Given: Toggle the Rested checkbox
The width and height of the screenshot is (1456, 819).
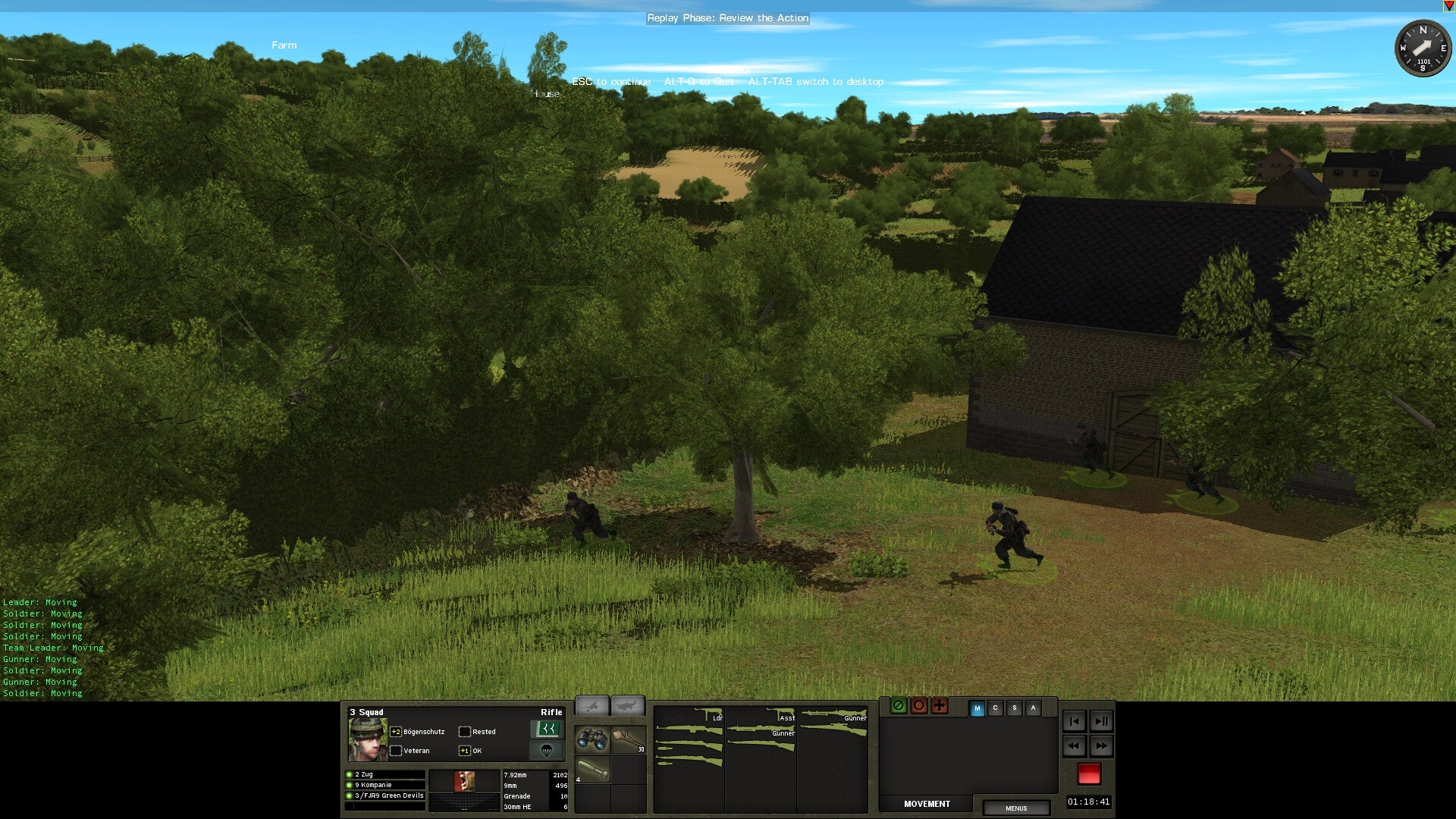Looking at the screenshot, I should pyautogui.click(x=465, y=730).
